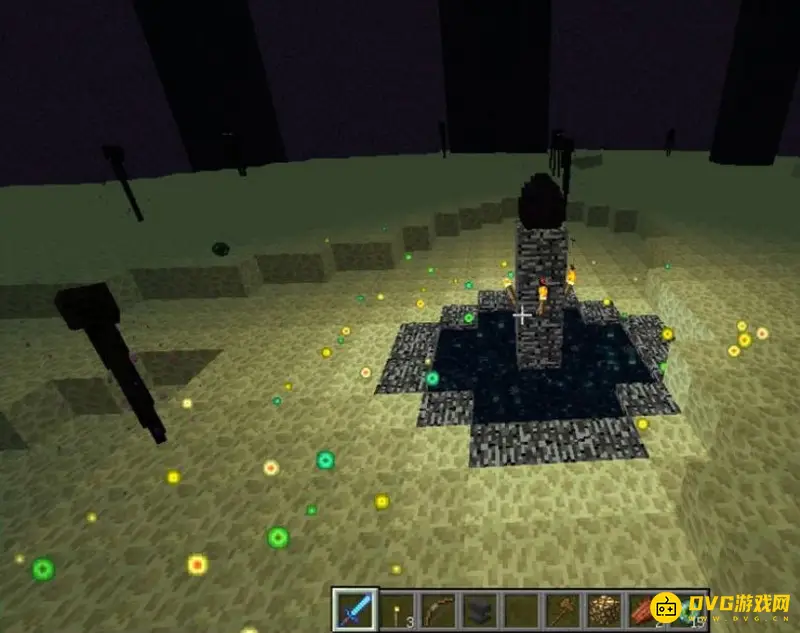
Task: Choose the dark anvil block slot
Action: [480, 609]
